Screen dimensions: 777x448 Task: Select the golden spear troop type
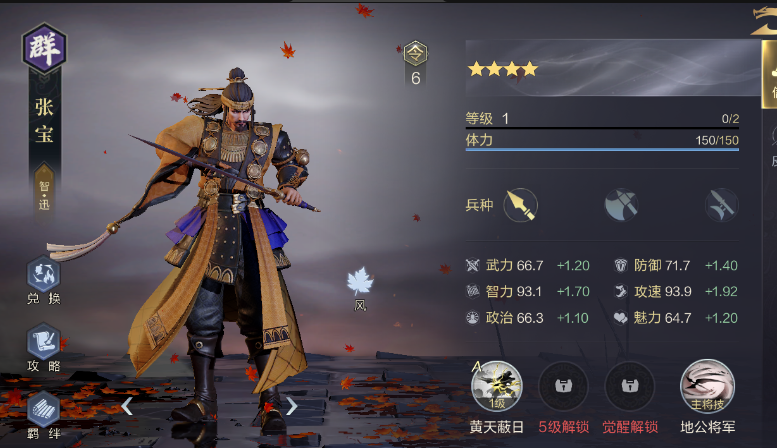[x=520, y=204]
